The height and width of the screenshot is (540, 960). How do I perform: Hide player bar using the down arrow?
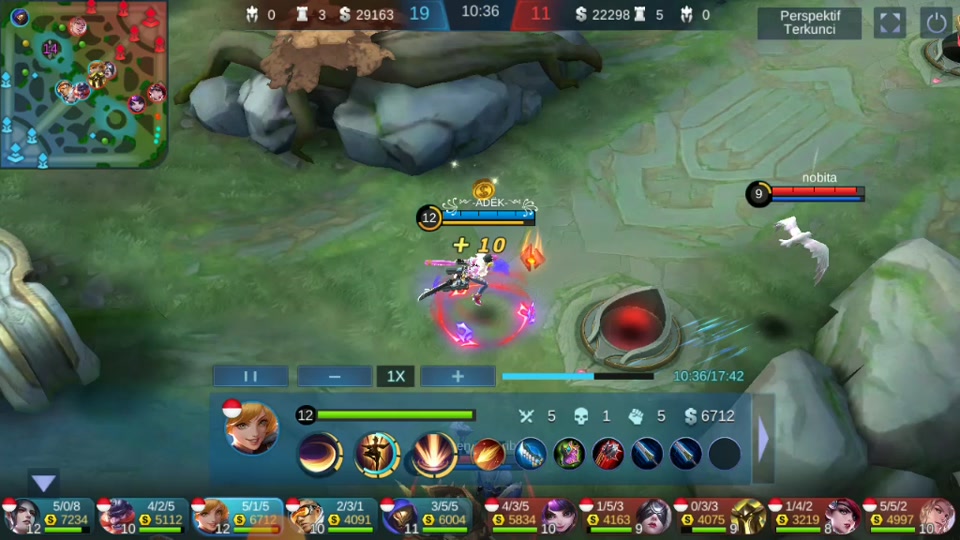point(44,483)
